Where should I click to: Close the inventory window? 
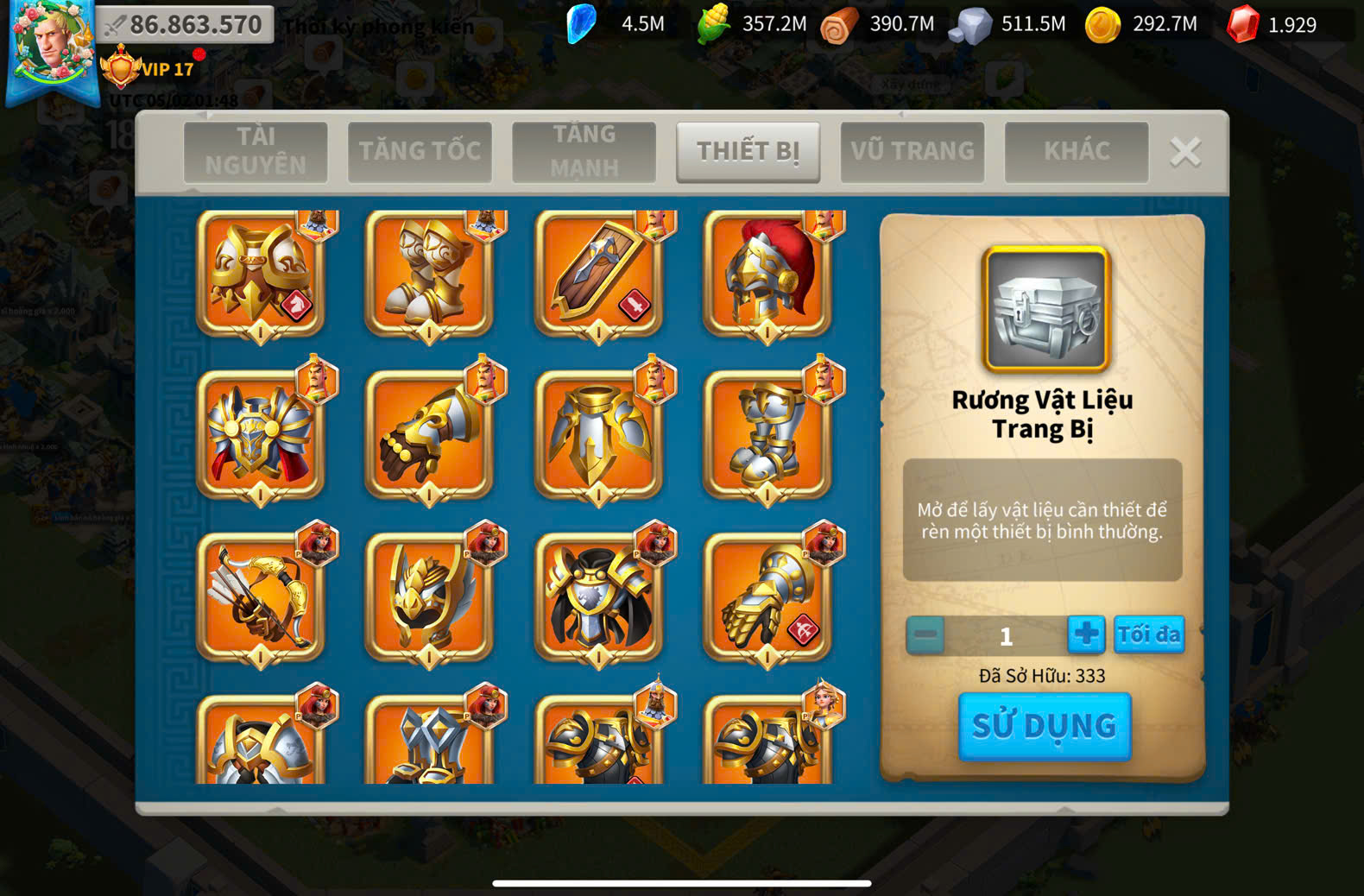point(1185,152)
